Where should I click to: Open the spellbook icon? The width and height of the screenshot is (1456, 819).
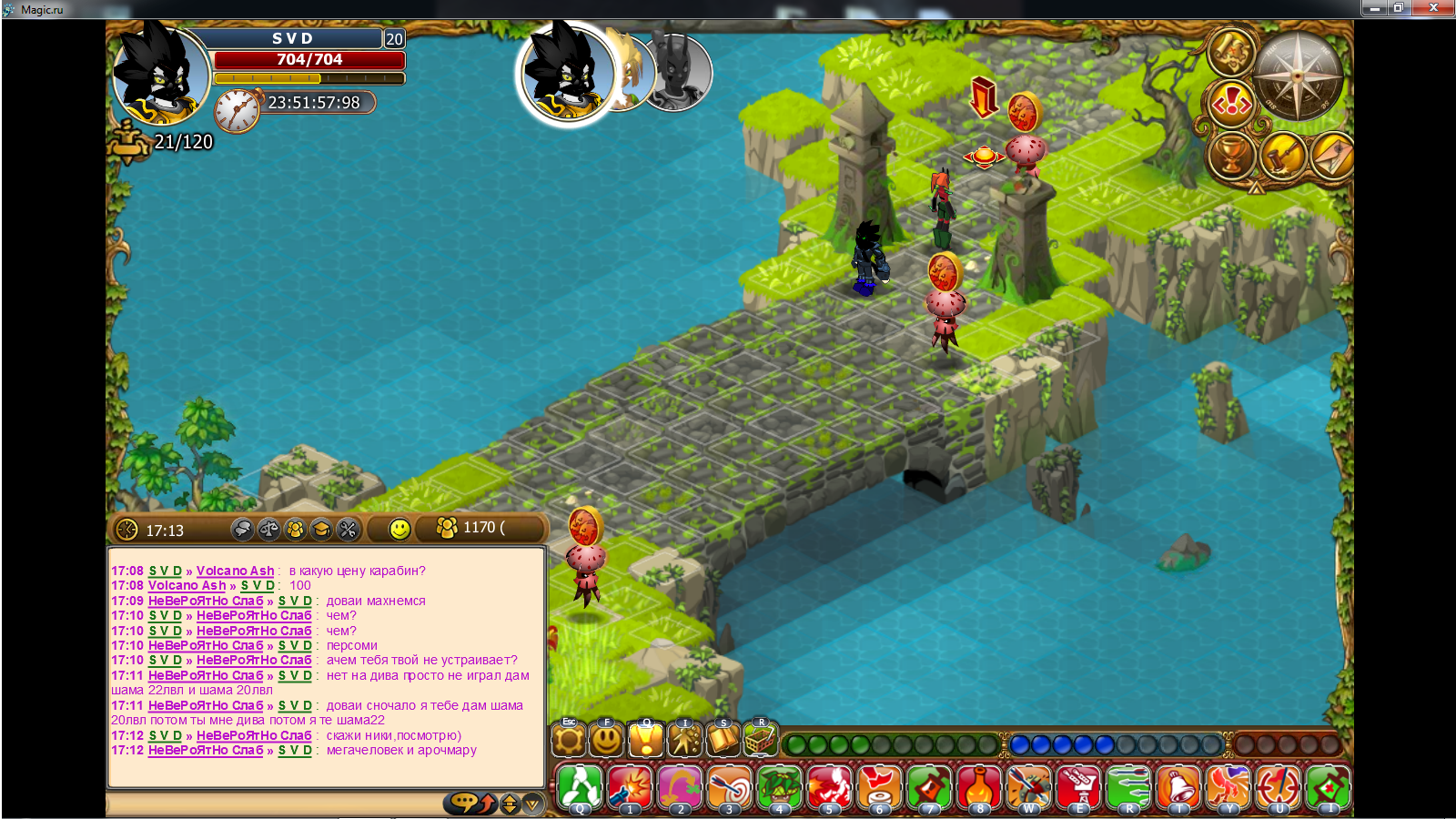point(723,740)
